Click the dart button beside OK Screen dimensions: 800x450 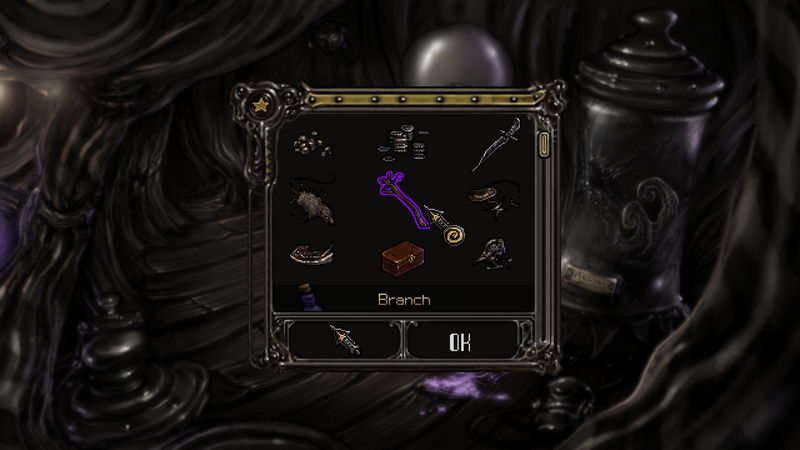[x=345, y=341]
